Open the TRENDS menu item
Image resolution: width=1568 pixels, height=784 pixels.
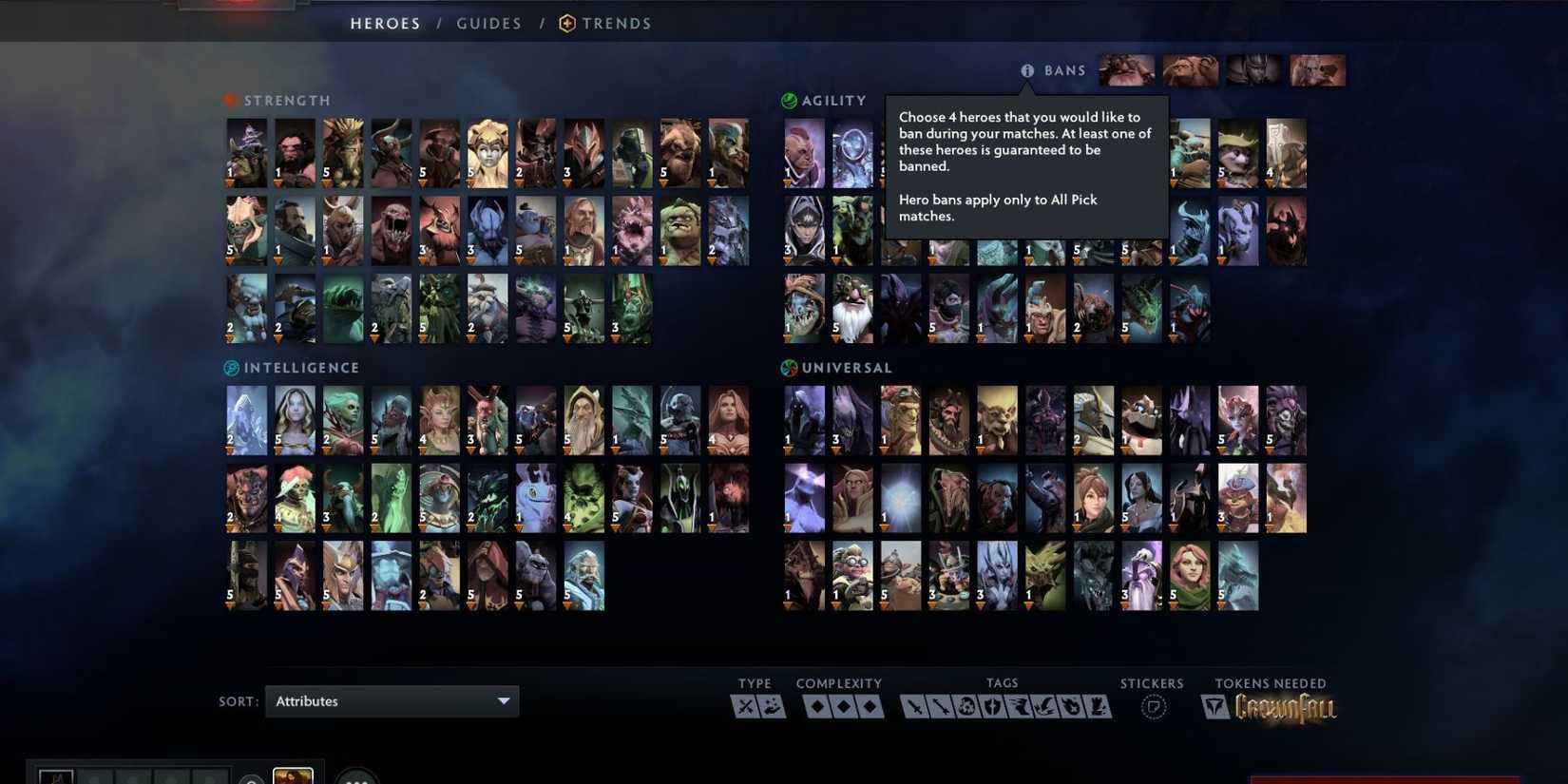tap(616, 23)
